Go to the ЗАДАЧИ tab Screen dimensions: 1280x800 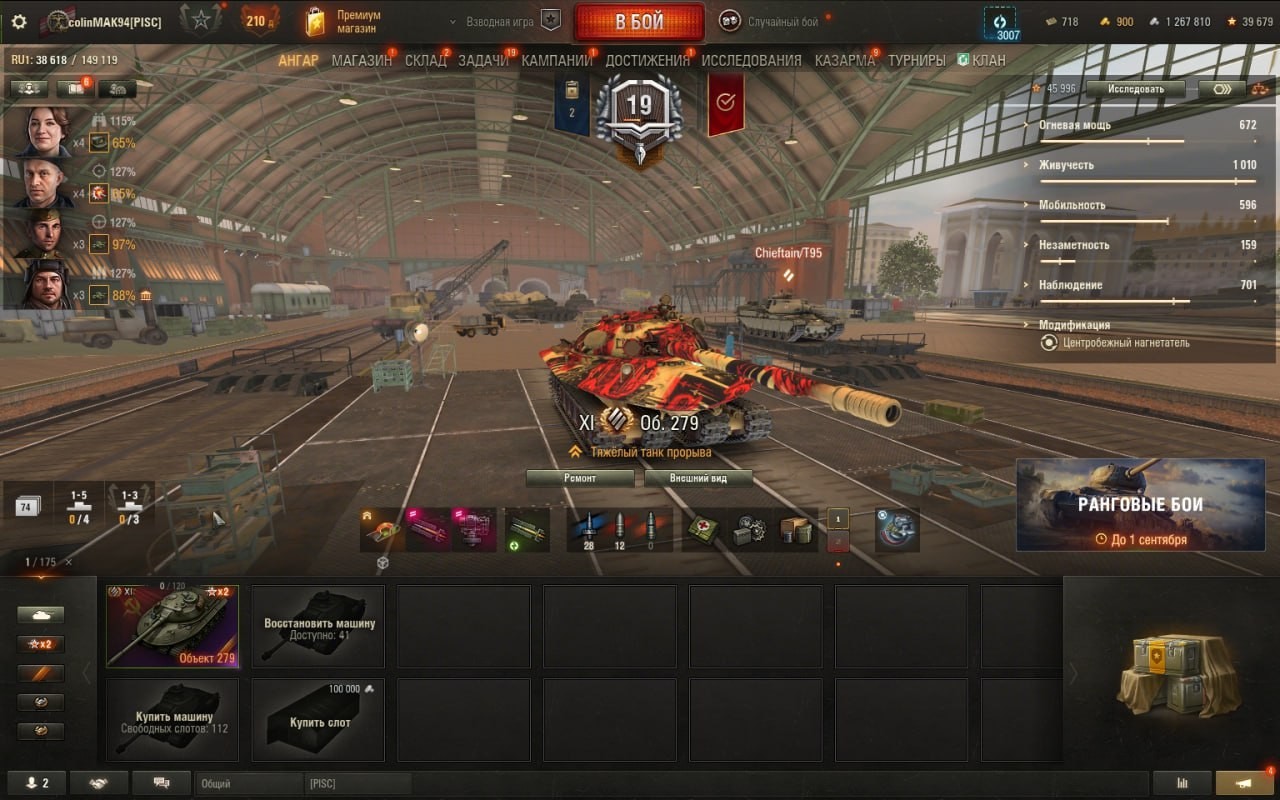coord(483,60)
